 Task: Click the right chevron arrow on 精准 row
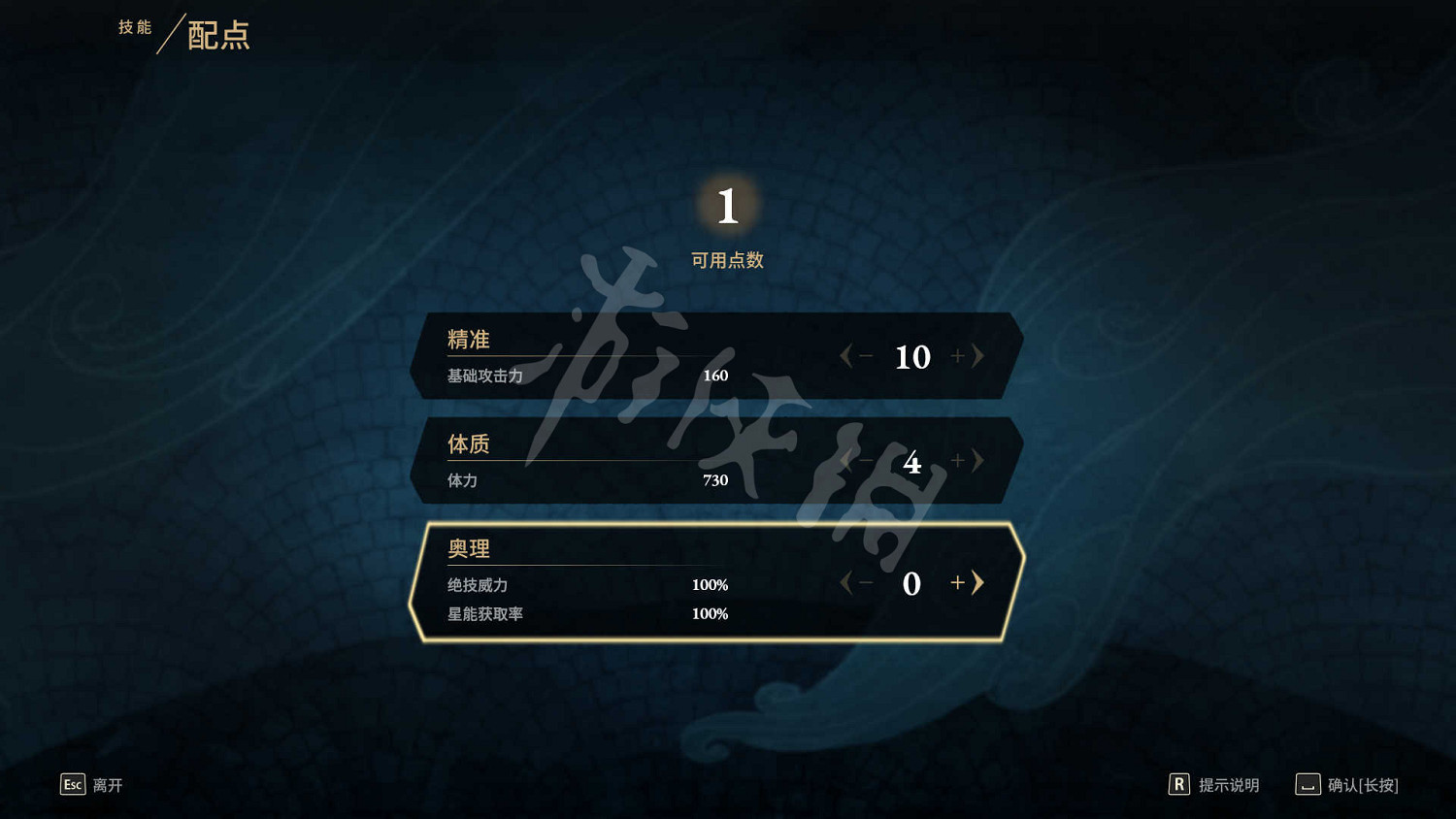pos(978,356)
